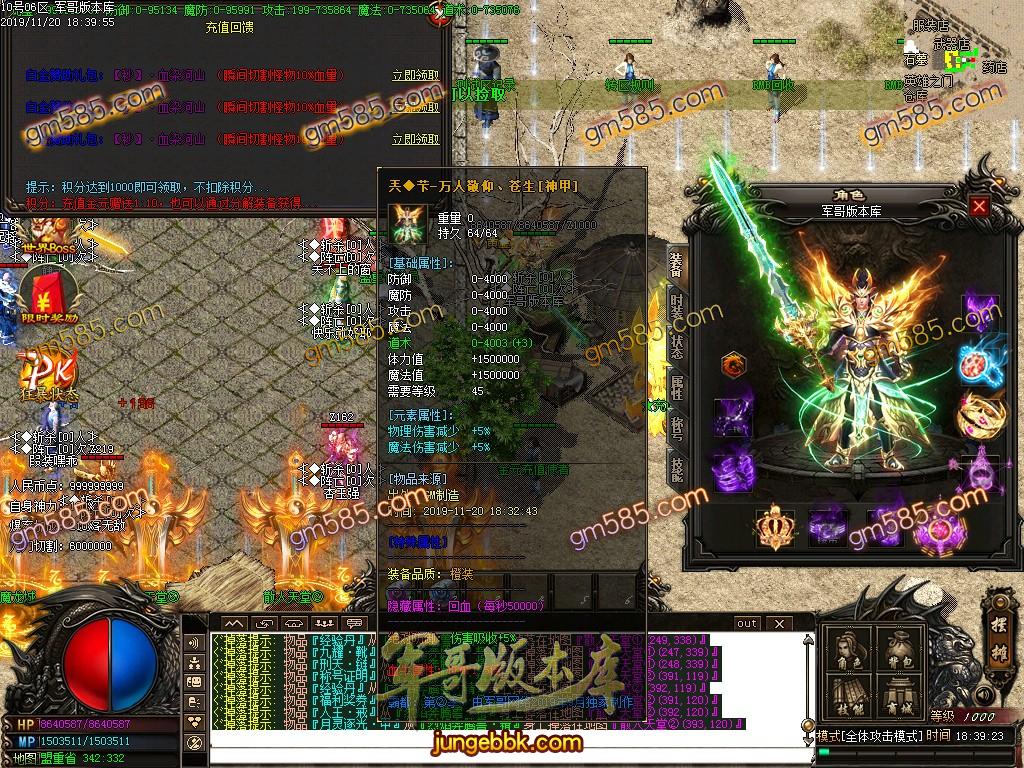Close the character equipment panel
Image resolution: width=1024 pixels, height=768 pixels.
pos(979,207)
